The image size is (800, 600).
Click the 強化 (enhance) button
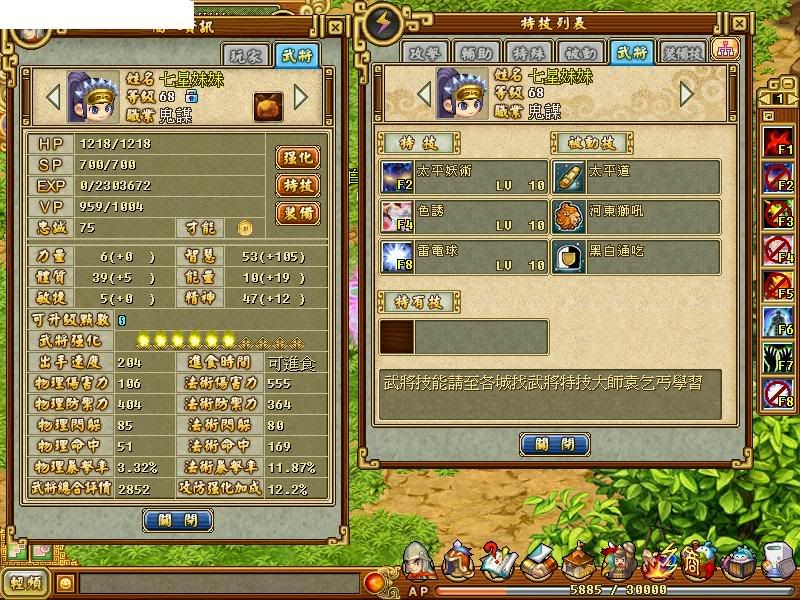click(297, 158)
